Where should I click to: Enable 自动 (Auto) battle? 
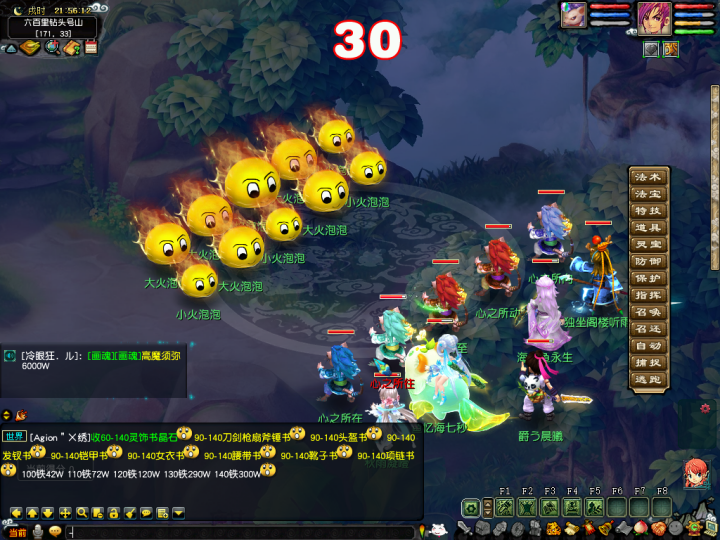pos(648,346)
